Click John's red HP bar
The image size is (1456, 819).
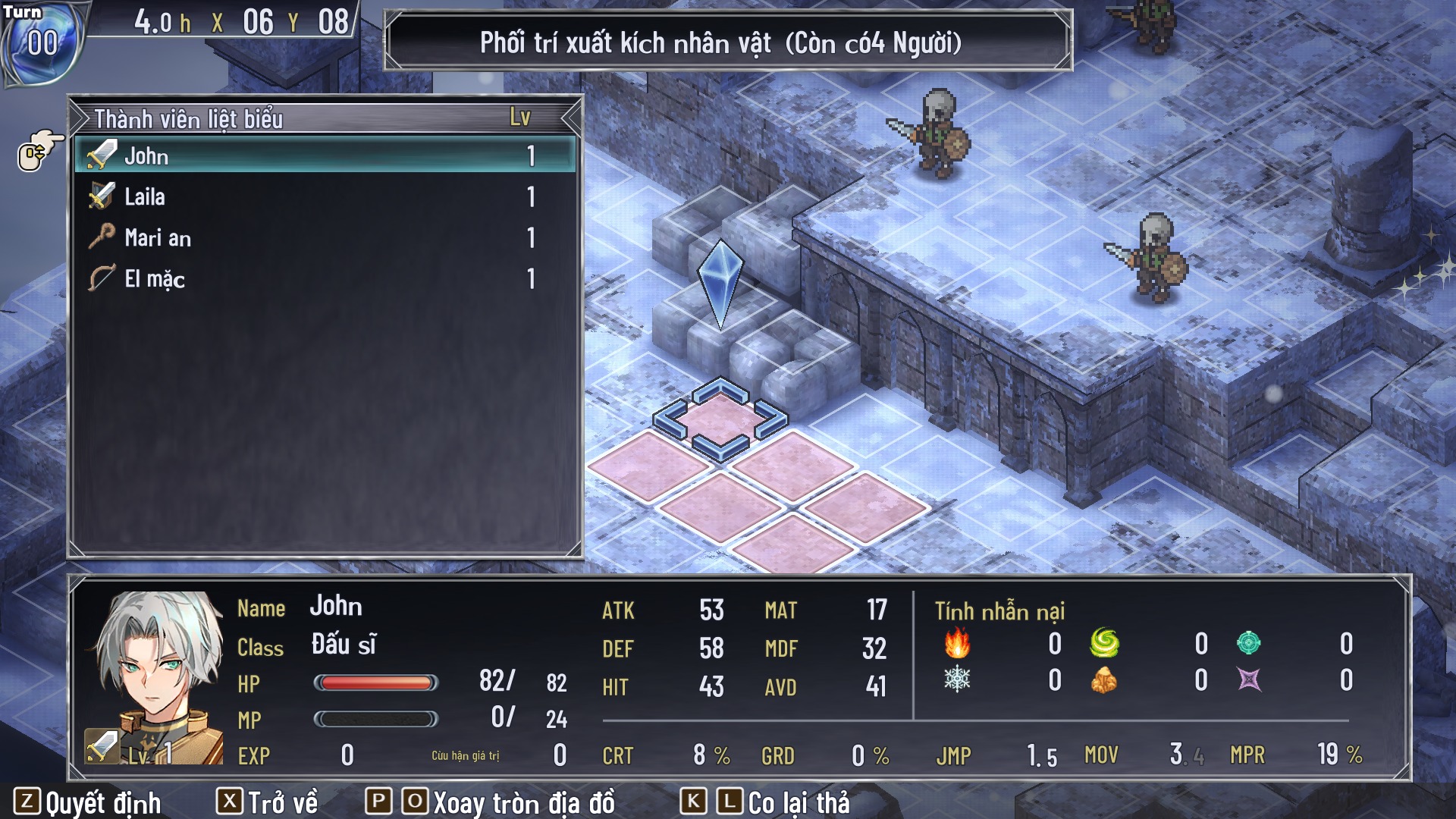[377, 684]
